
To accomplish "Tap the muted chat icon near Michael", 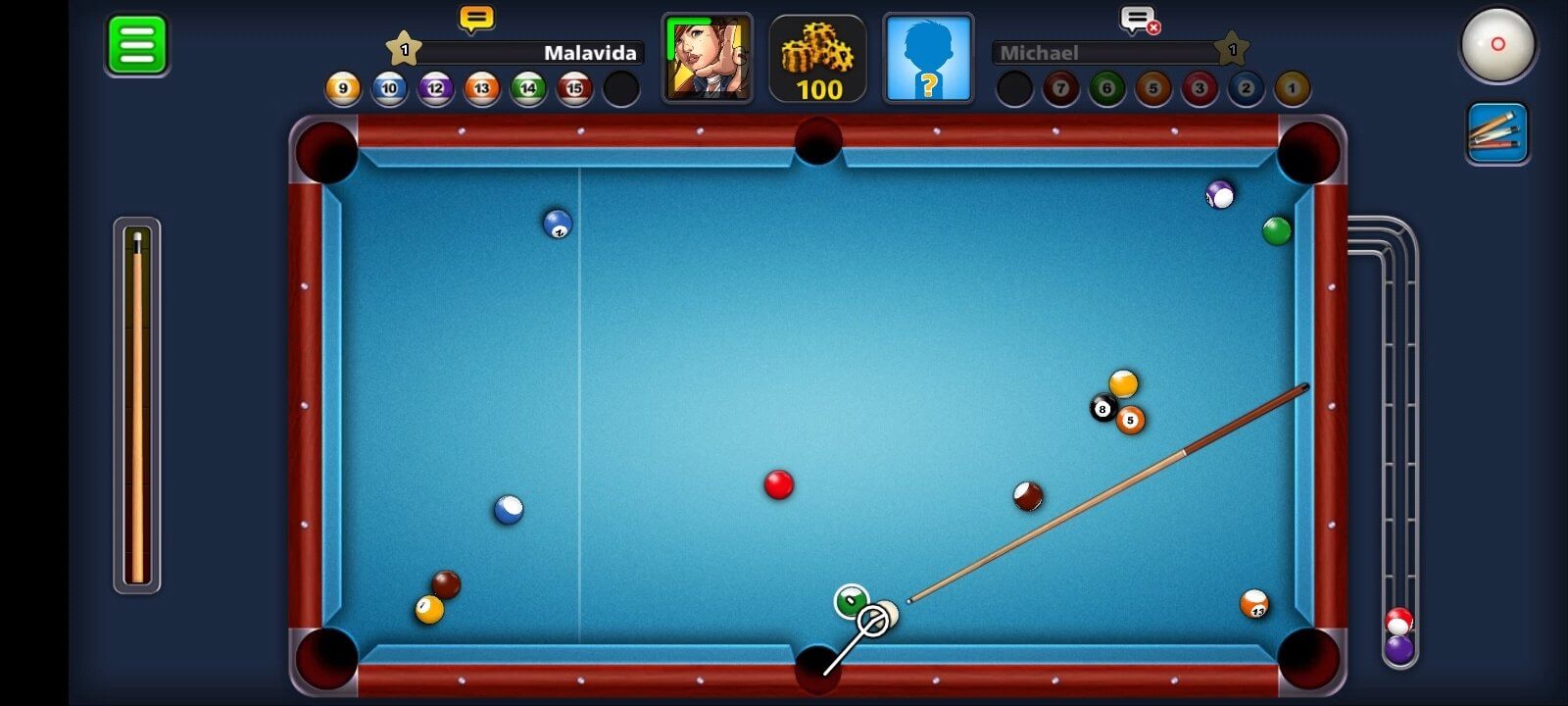I will pos(1137,17).
